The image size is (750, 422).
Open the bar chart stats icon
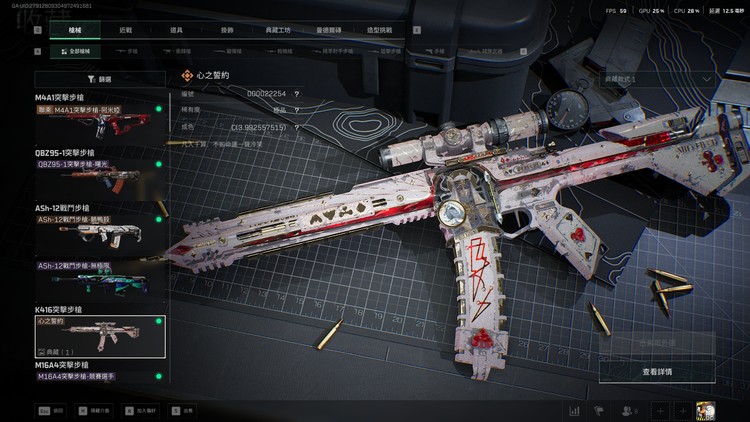574,410
